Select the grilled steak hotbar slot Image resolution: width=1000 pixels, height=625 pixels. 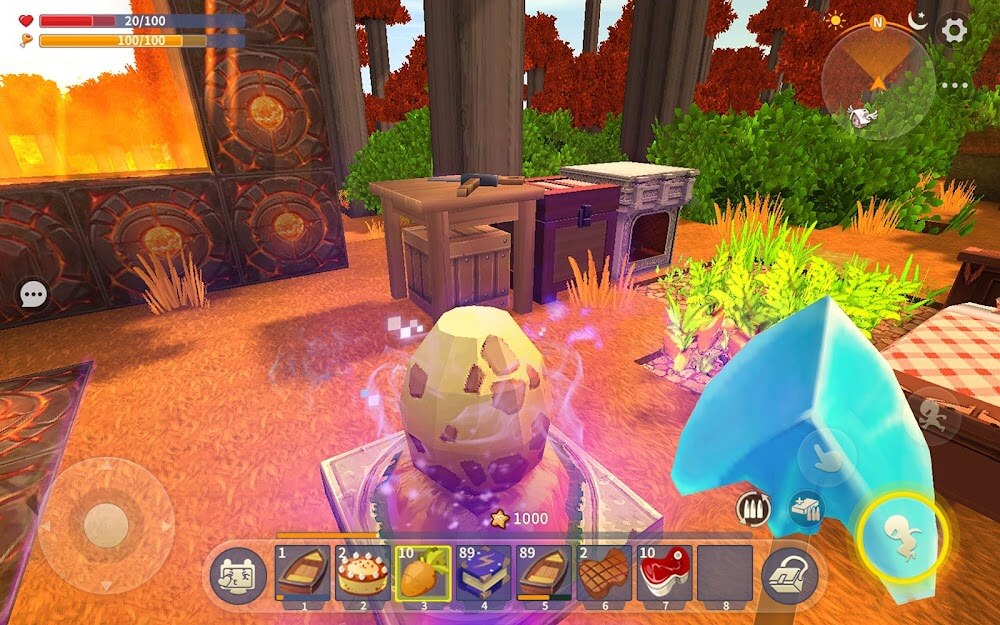604,574
